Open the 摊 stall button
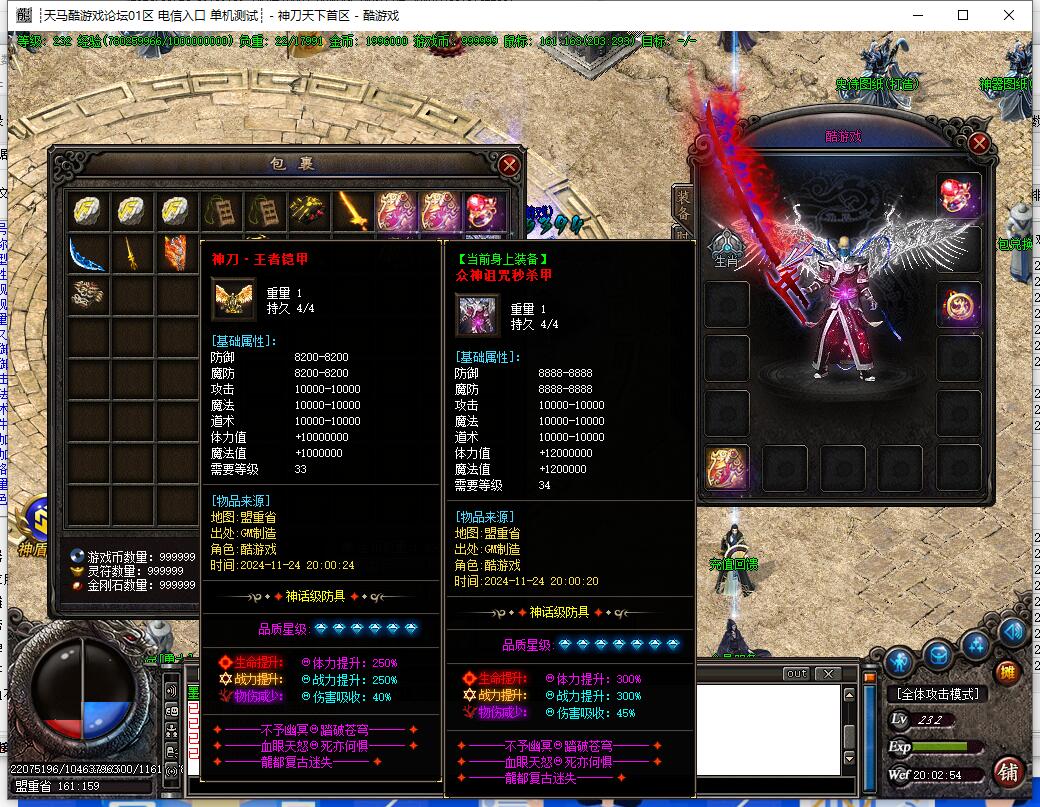The width and height of the screenshot is (1040, 807). [1008, 671]
